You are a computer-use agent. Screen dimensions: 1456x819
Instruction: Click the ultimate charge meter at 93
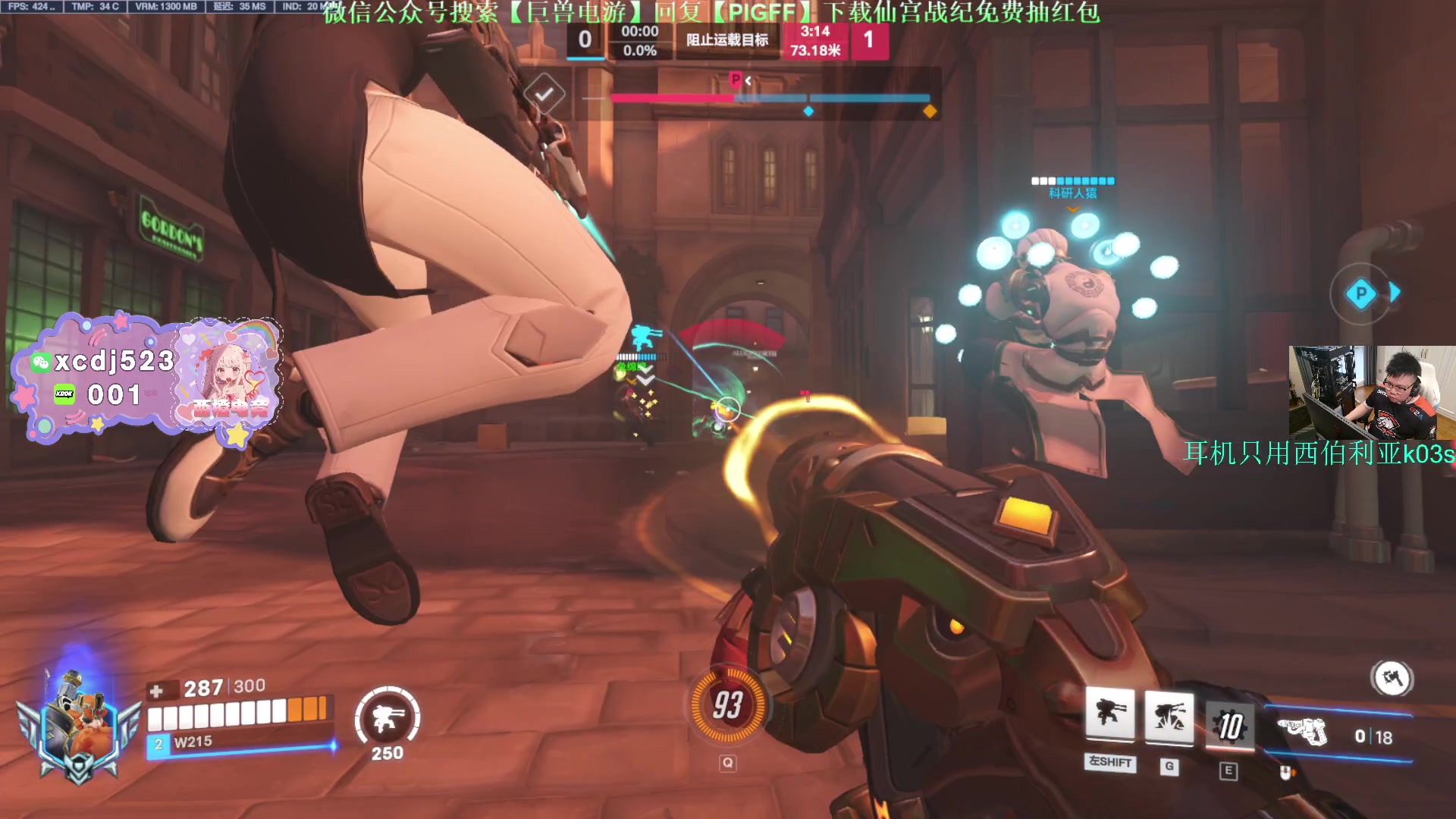click(x=727, y=705)
